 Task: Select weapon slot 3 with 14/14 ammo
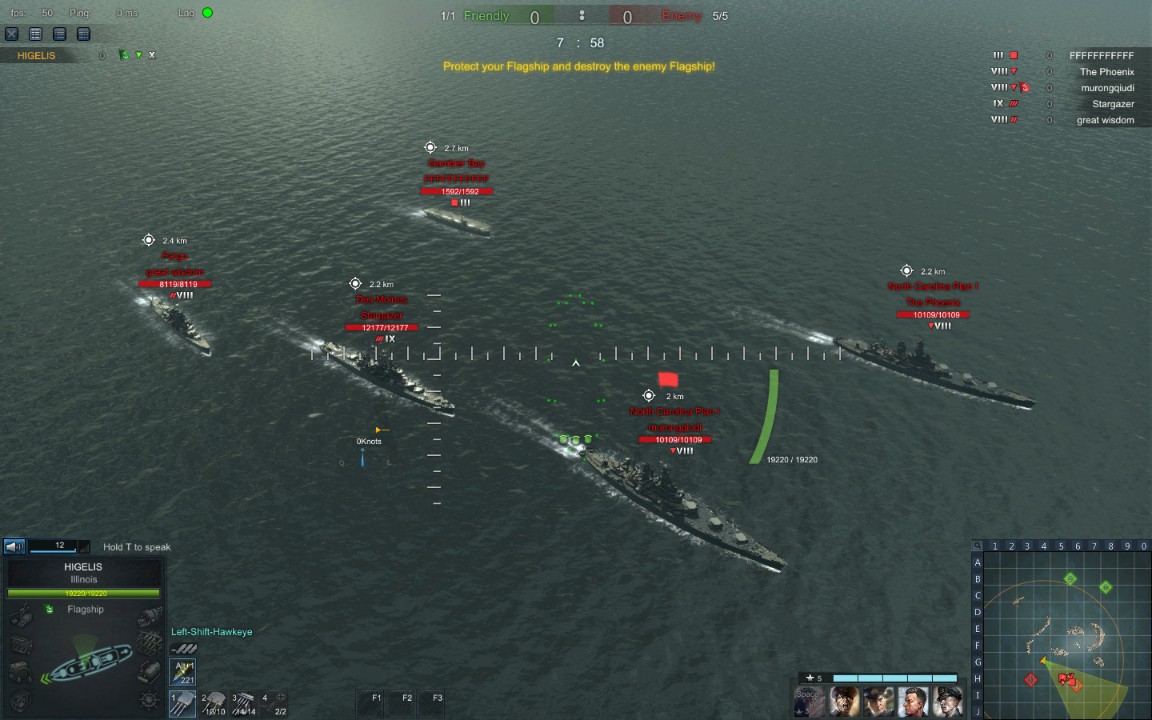[244, 704]
